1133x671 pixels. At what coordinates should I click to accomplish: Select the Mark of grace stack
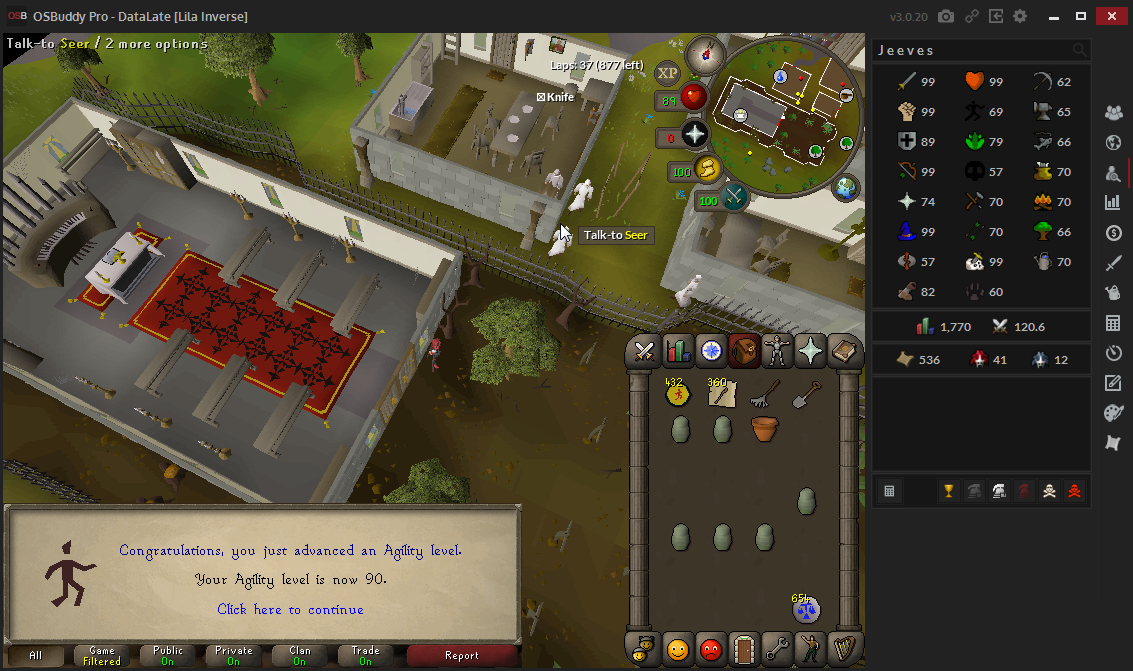pos(679,395)
